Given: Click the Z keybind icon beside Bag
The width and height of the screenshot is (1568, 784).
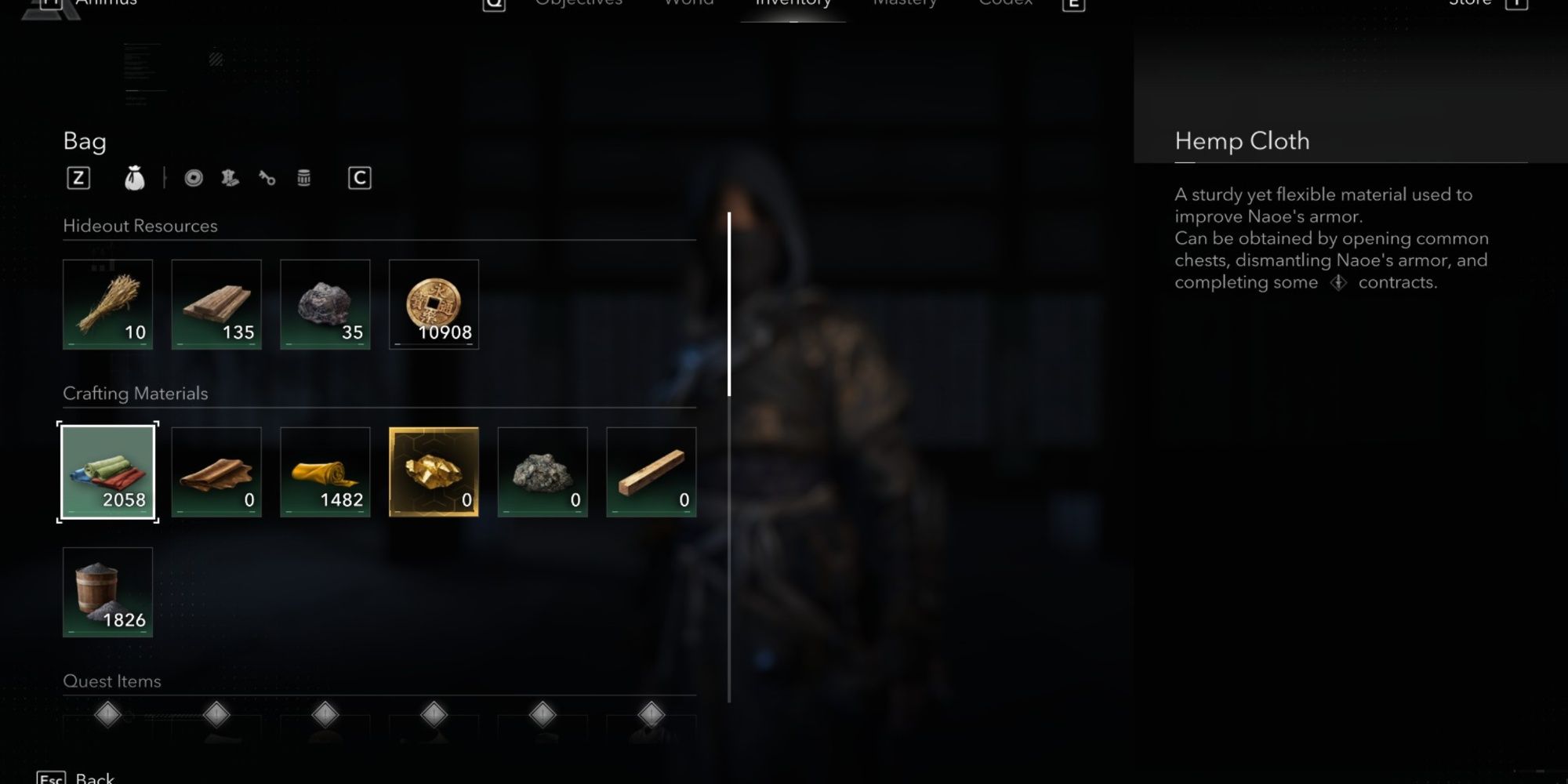Looking at the screenshot, I should pyautogui.click(x=78, y=177).
